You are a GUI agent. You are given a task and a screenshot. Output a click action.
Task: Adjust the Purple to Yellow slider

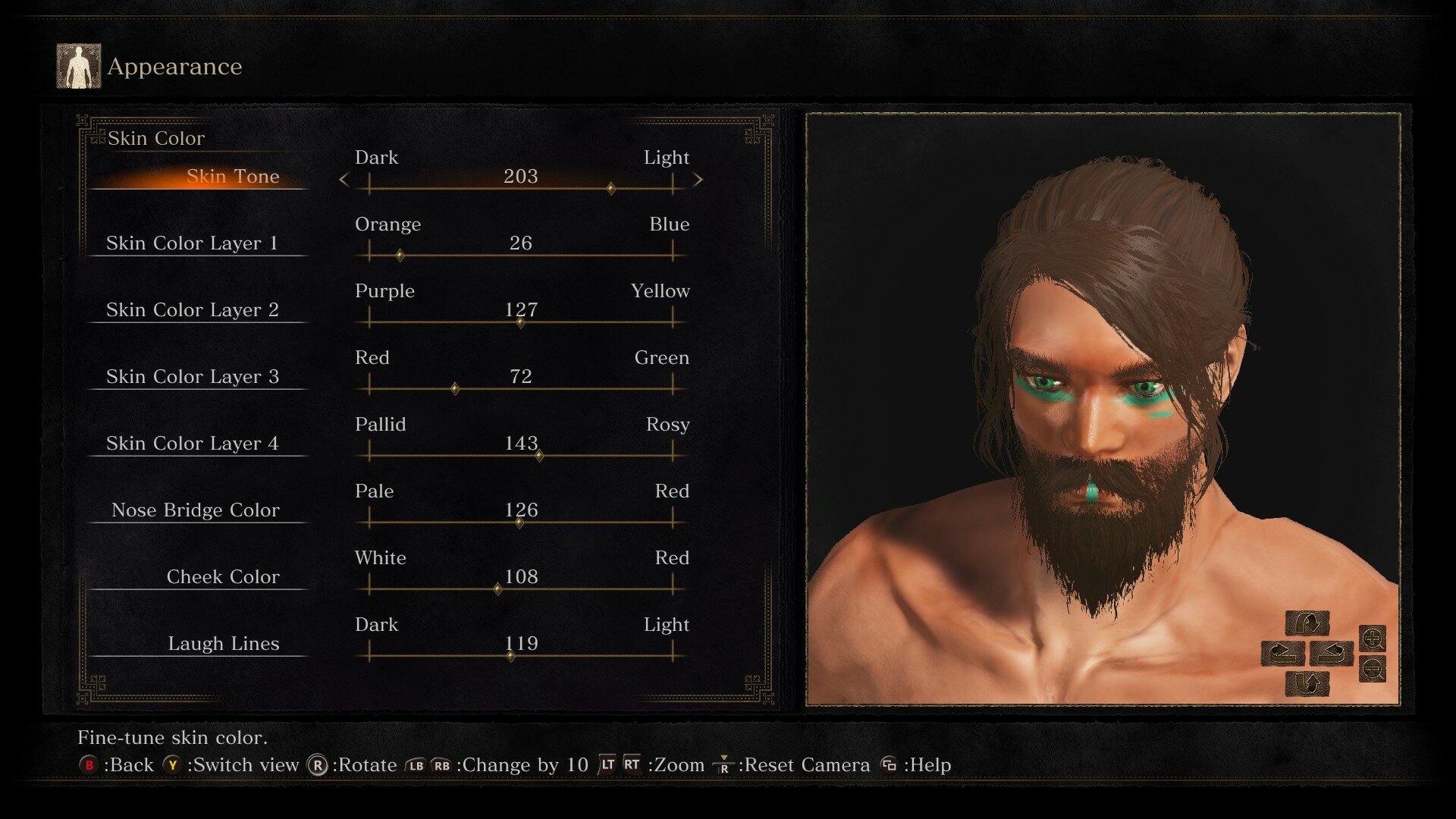520,322
